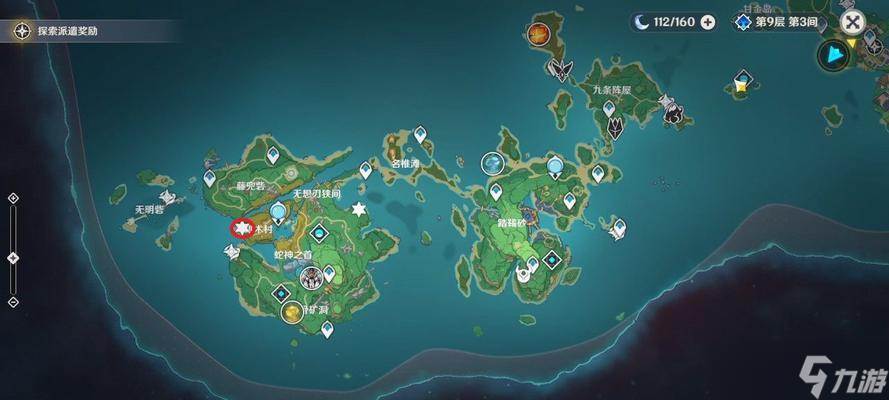889x400 pixels.
Task: Click the map zoom slider handle
Action: 13,258
